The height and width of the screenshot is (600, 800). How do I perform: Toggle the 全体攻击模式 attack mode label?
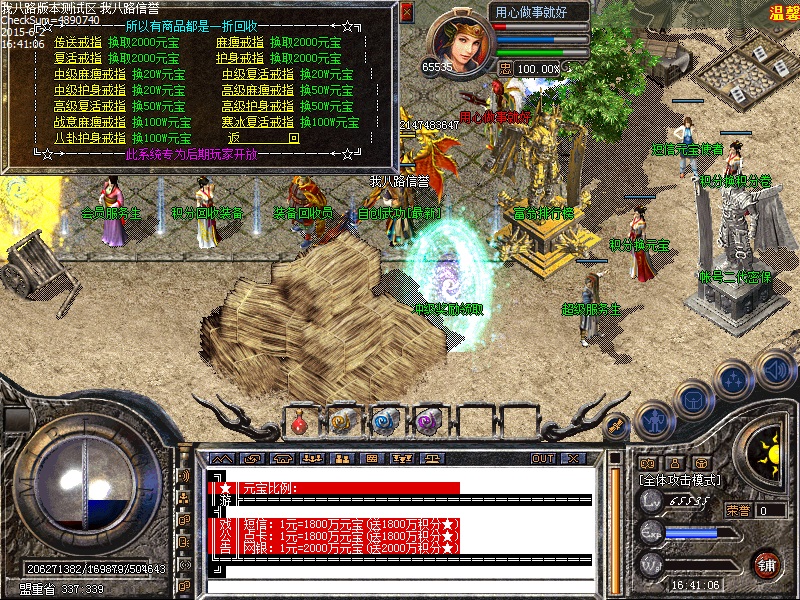tap(680, 480)
